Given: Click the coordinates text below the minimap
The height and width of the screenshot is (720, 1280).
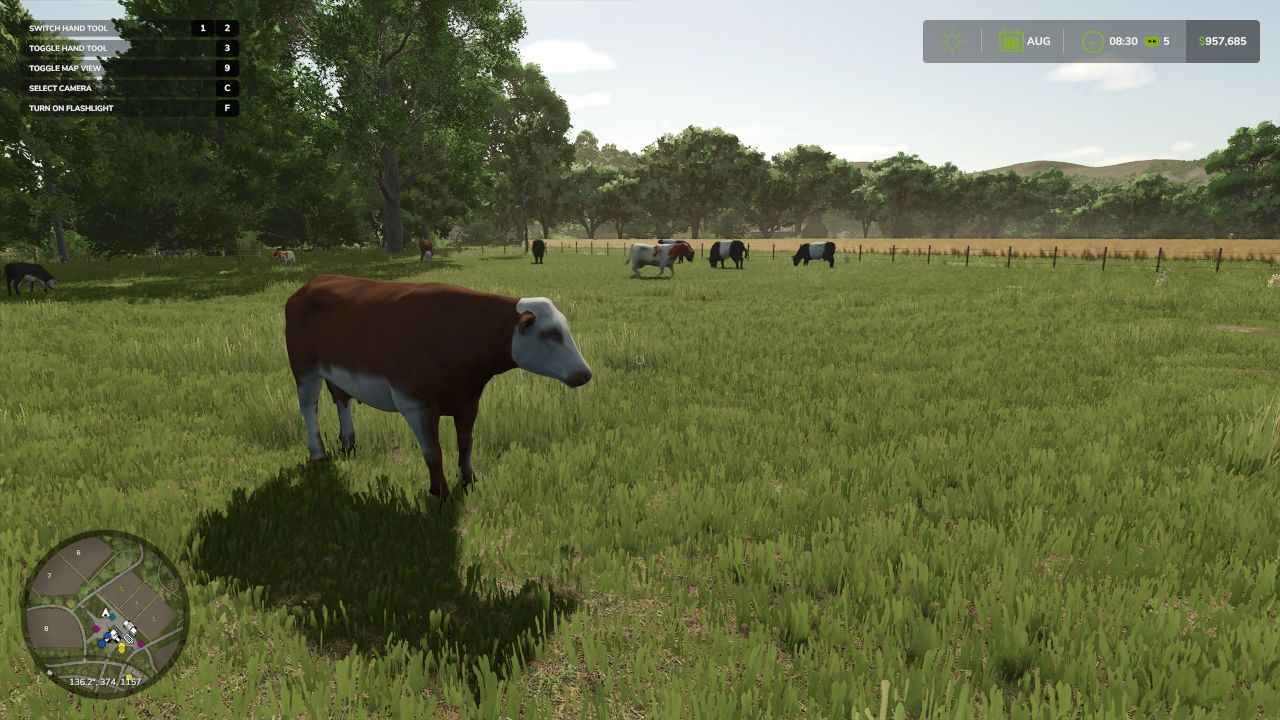Looking at the screenshot, I should [106, 682].
